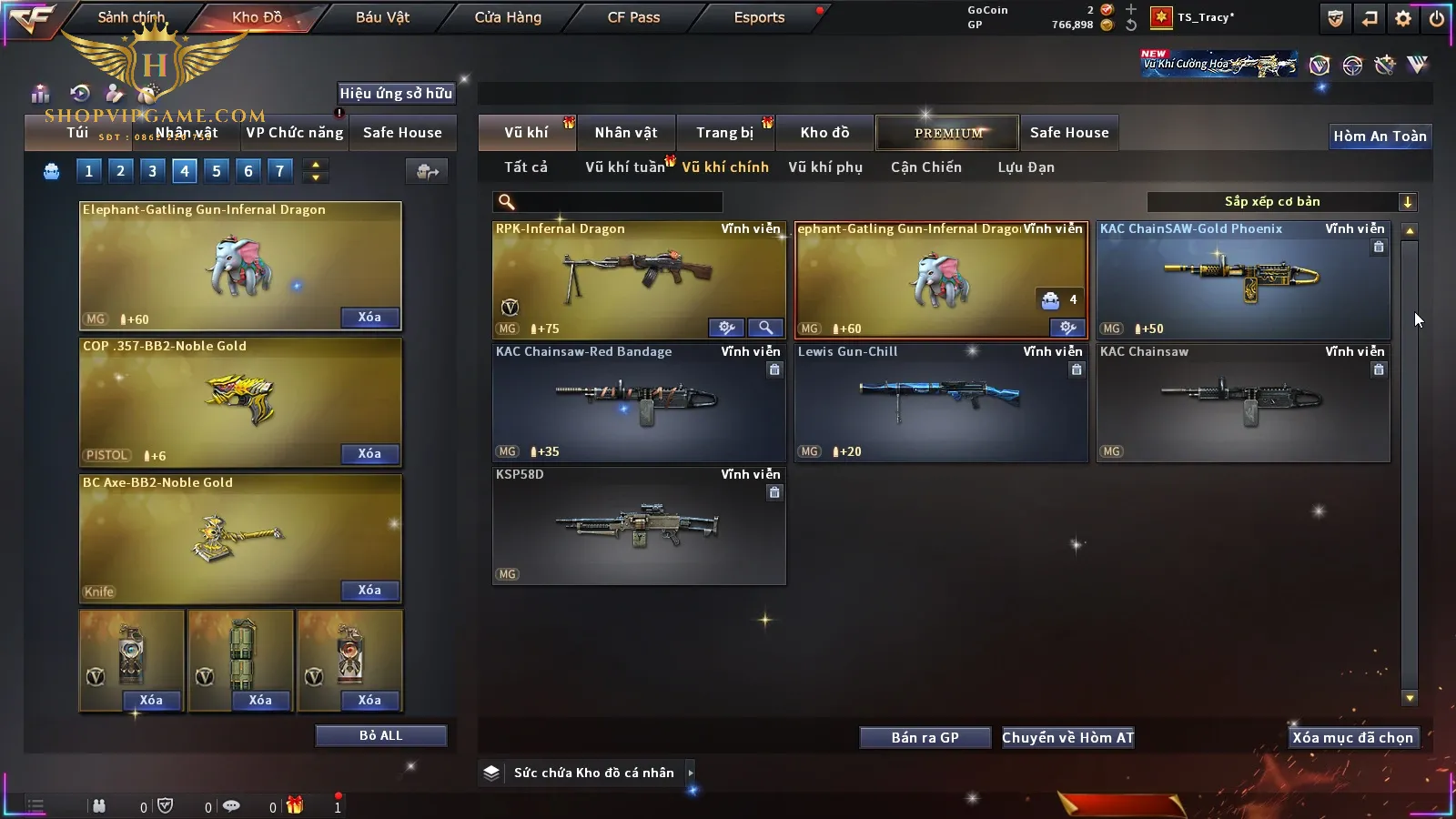The height and width of the screenshot is (819, 1456).
Task: Open the CF Pass page
Action: click(x=633, y=17)
